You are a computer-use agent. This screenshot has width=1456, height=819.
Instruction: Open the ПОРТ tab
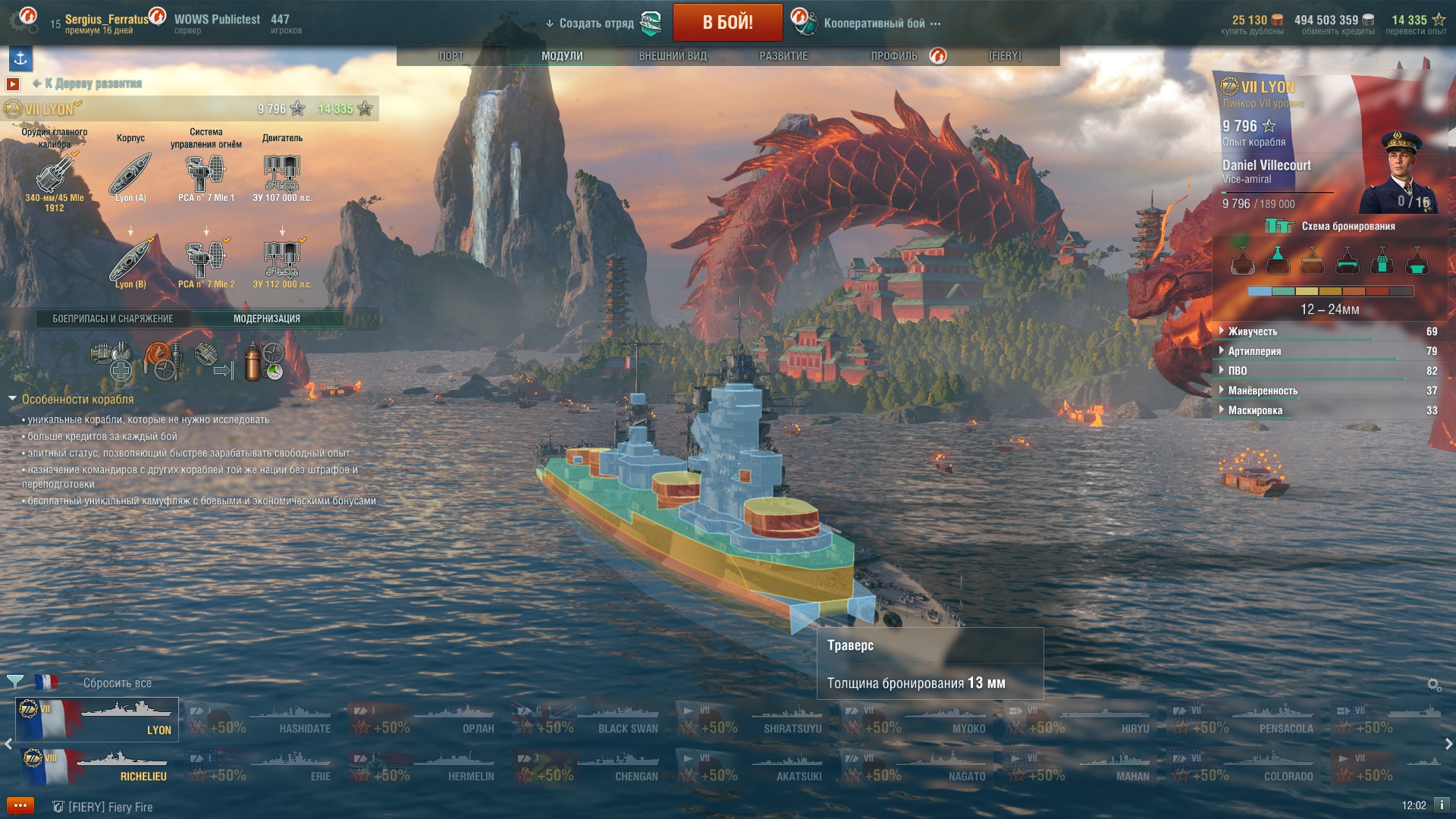[x=451, y=56]
